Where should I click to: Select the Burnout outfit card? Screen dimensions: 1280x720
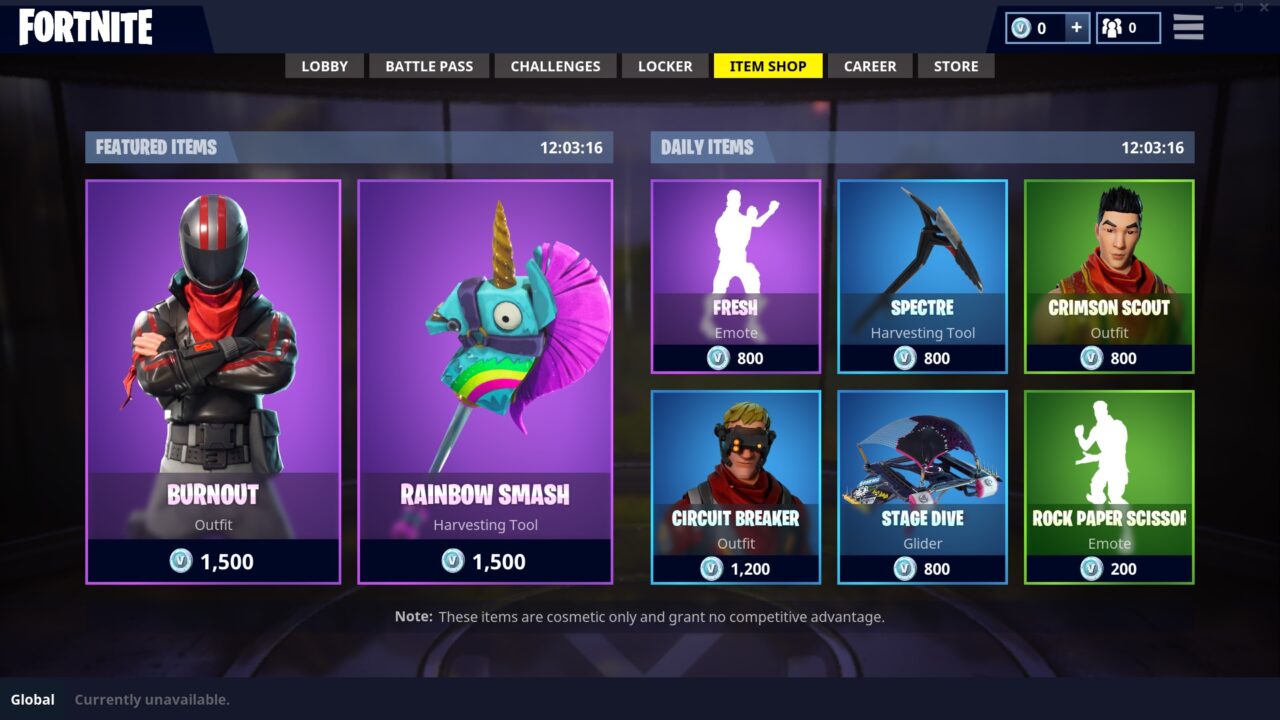pos(212,380)
